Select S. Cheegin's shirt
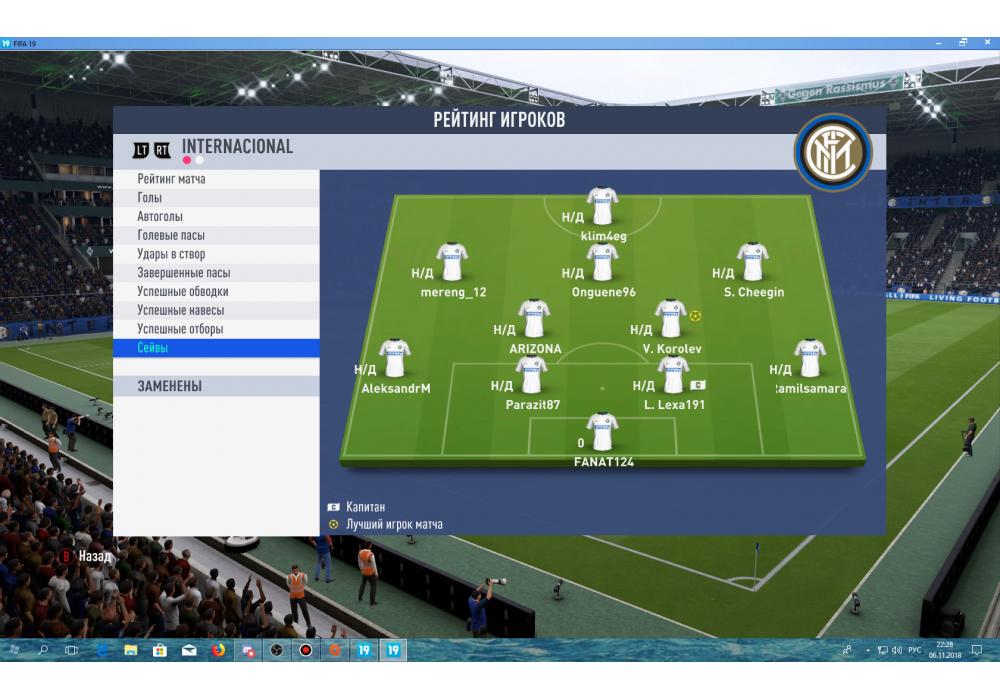Screen dimensions: 1000x700 tap(752, 263)
